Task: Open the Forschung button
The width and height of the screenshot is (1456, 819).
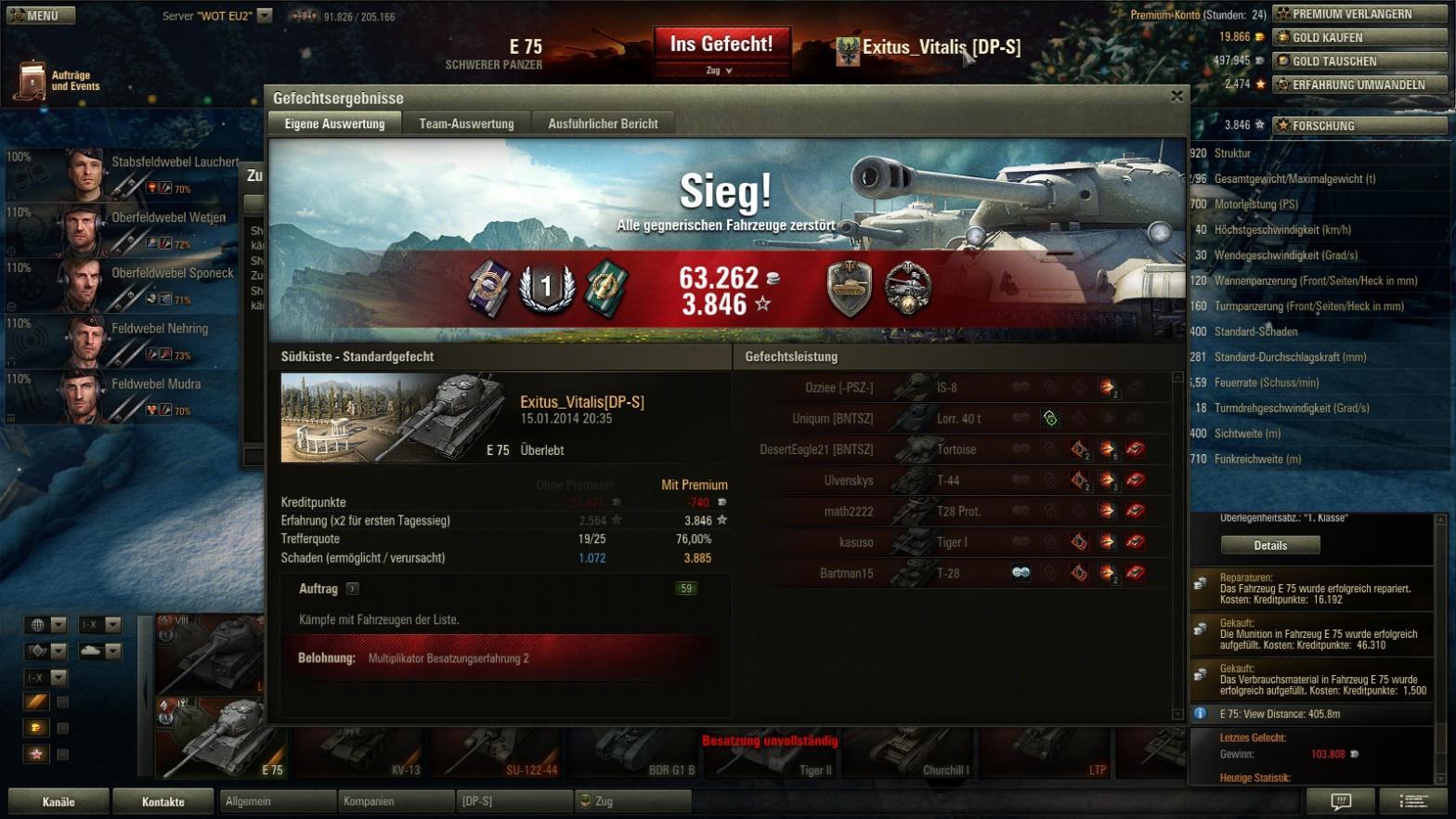Action: pos(1358,125)
